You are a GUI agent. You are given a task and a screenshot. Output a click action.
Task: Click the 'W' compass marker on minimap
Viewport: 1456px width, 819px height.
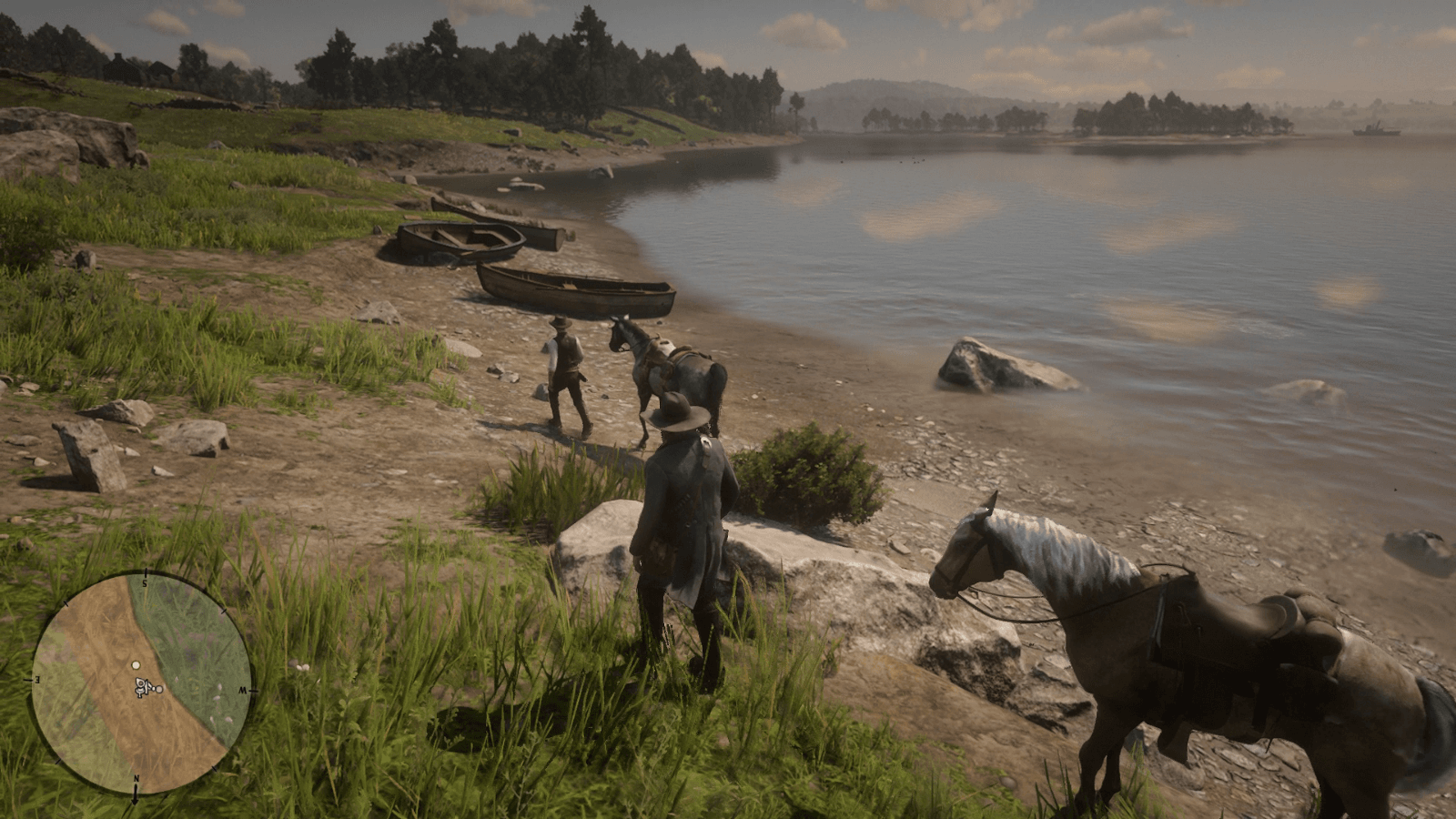pyautogui.click(x=242, y=691)
